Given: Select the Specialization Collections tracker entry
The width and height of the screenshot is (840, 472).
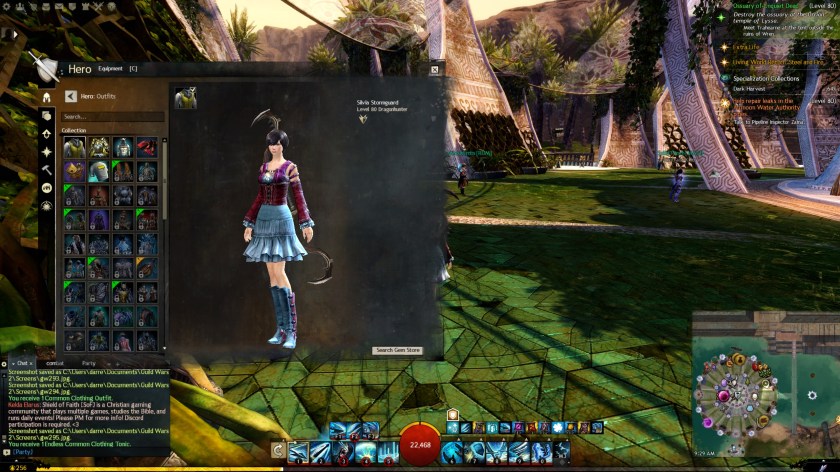Looking at the screenshot, I should (765, 77).
